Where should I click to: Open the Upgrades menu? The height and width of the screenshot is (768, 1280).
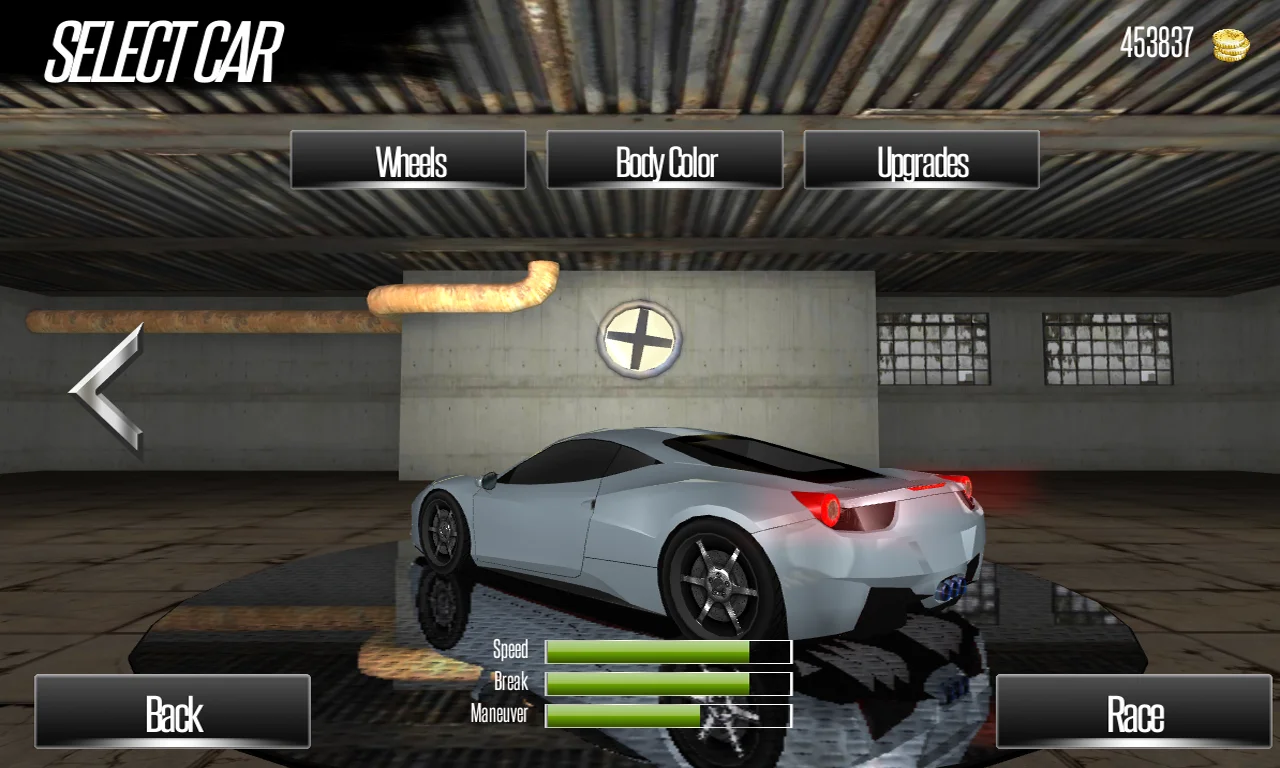coord(921,160)
